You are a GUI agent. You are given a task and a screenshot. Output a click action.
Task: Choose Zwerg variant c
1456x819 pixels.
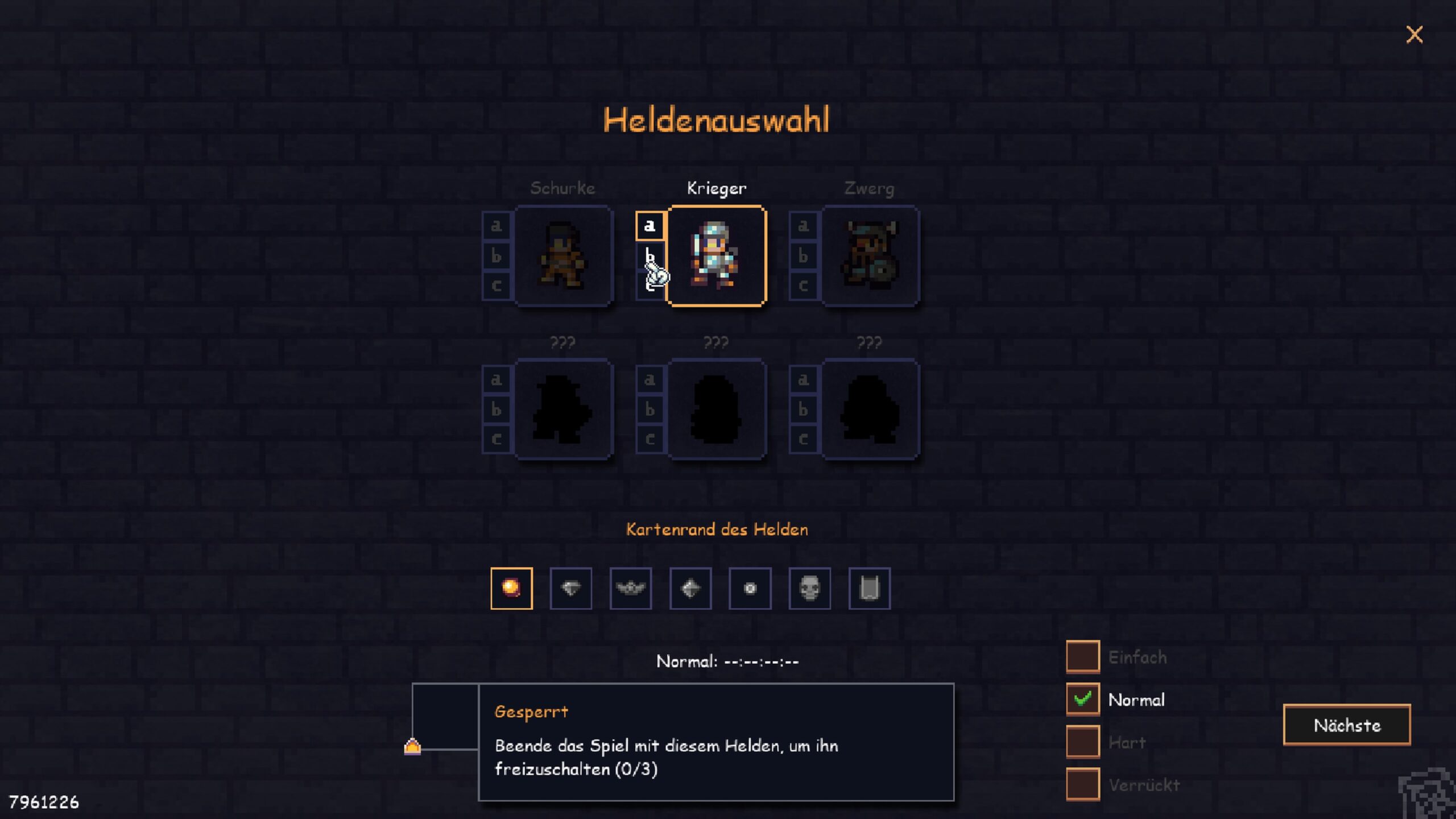803,286
